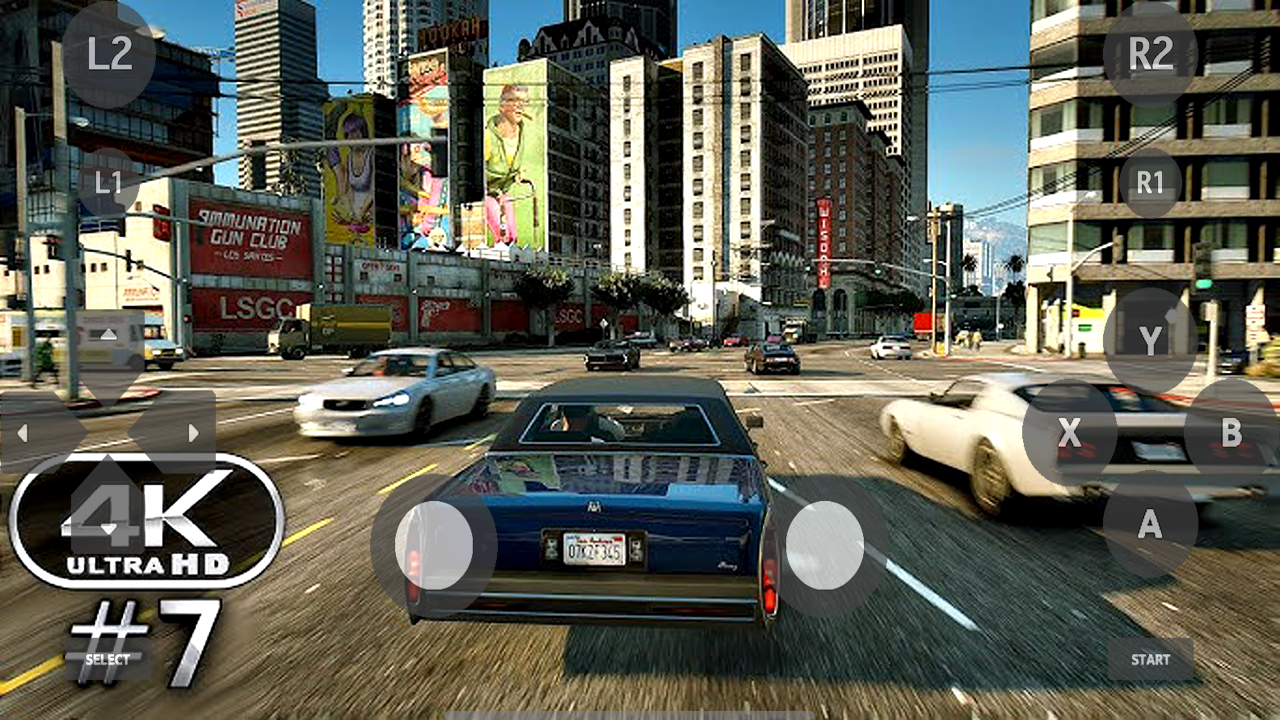Tap the A action button
Image resolution: width=1280 pixels, height=720 pixels.
[1150, 525]
